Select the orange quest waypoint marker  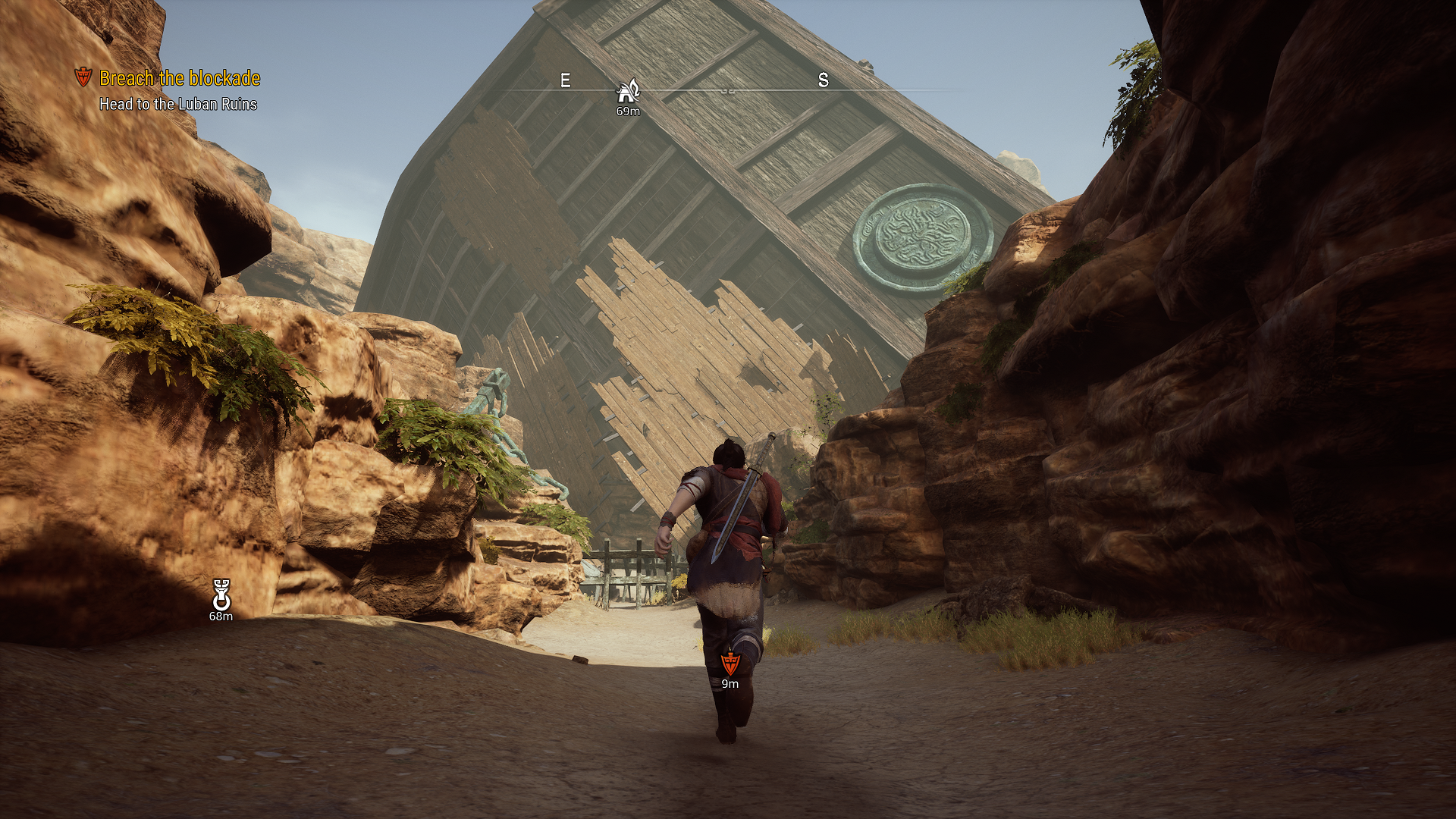point(730,664)
